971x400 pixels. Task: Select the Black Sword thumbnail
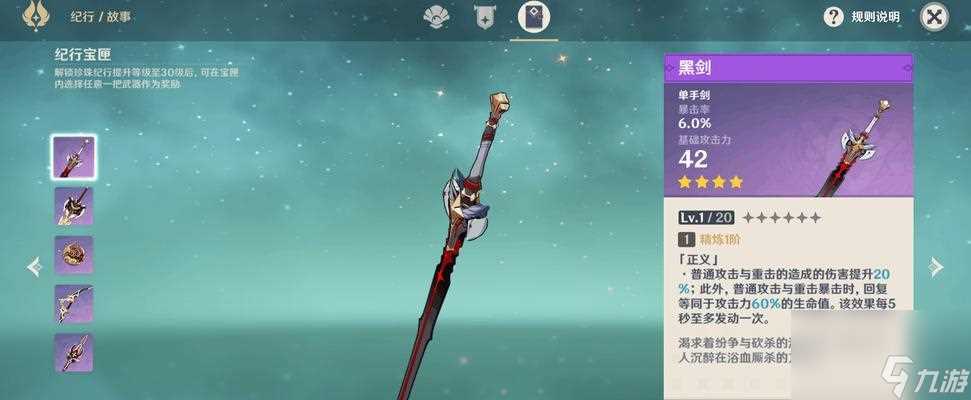[x=74, y=158]
